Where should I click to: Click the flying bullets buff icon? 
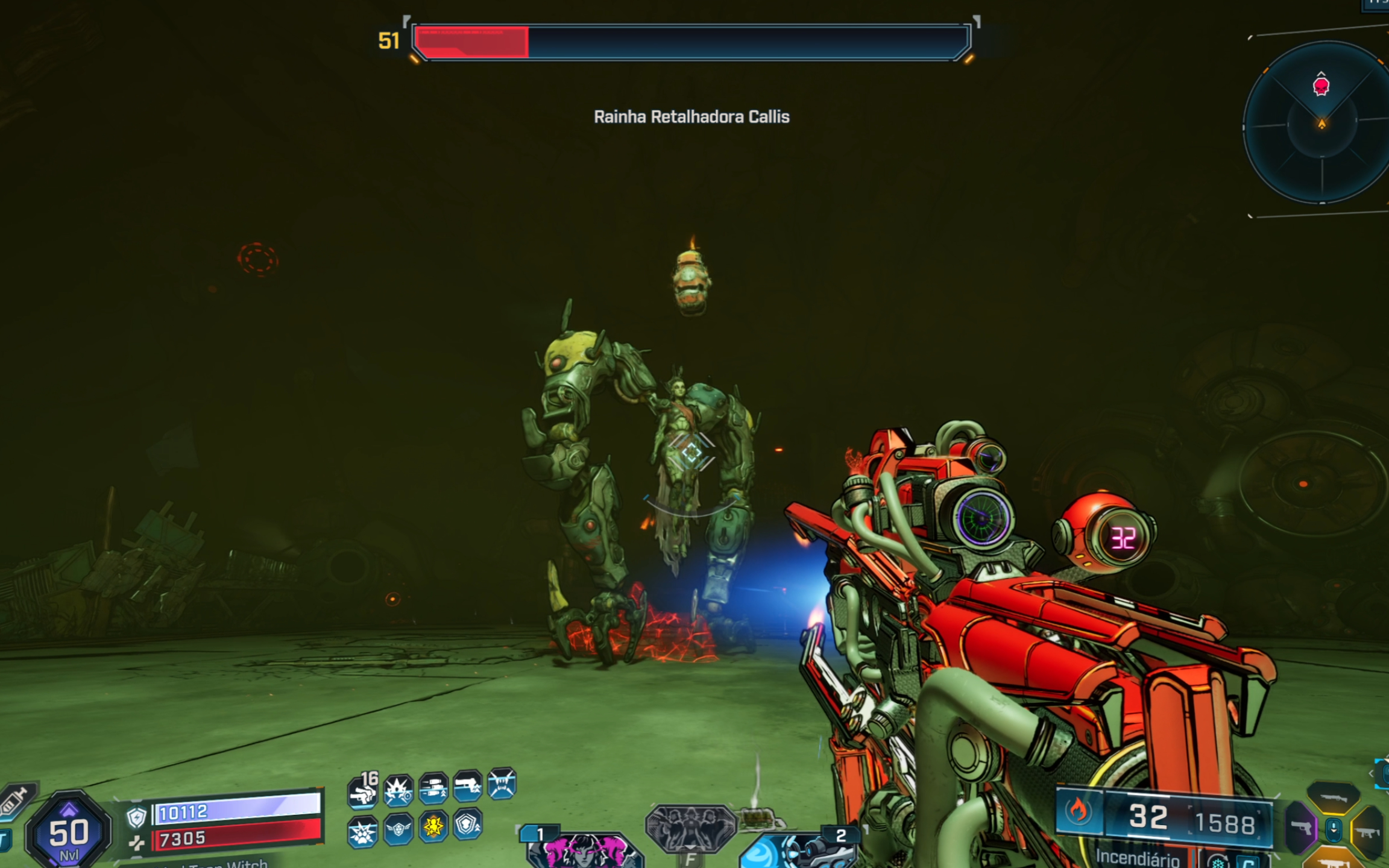pos(433,787)
